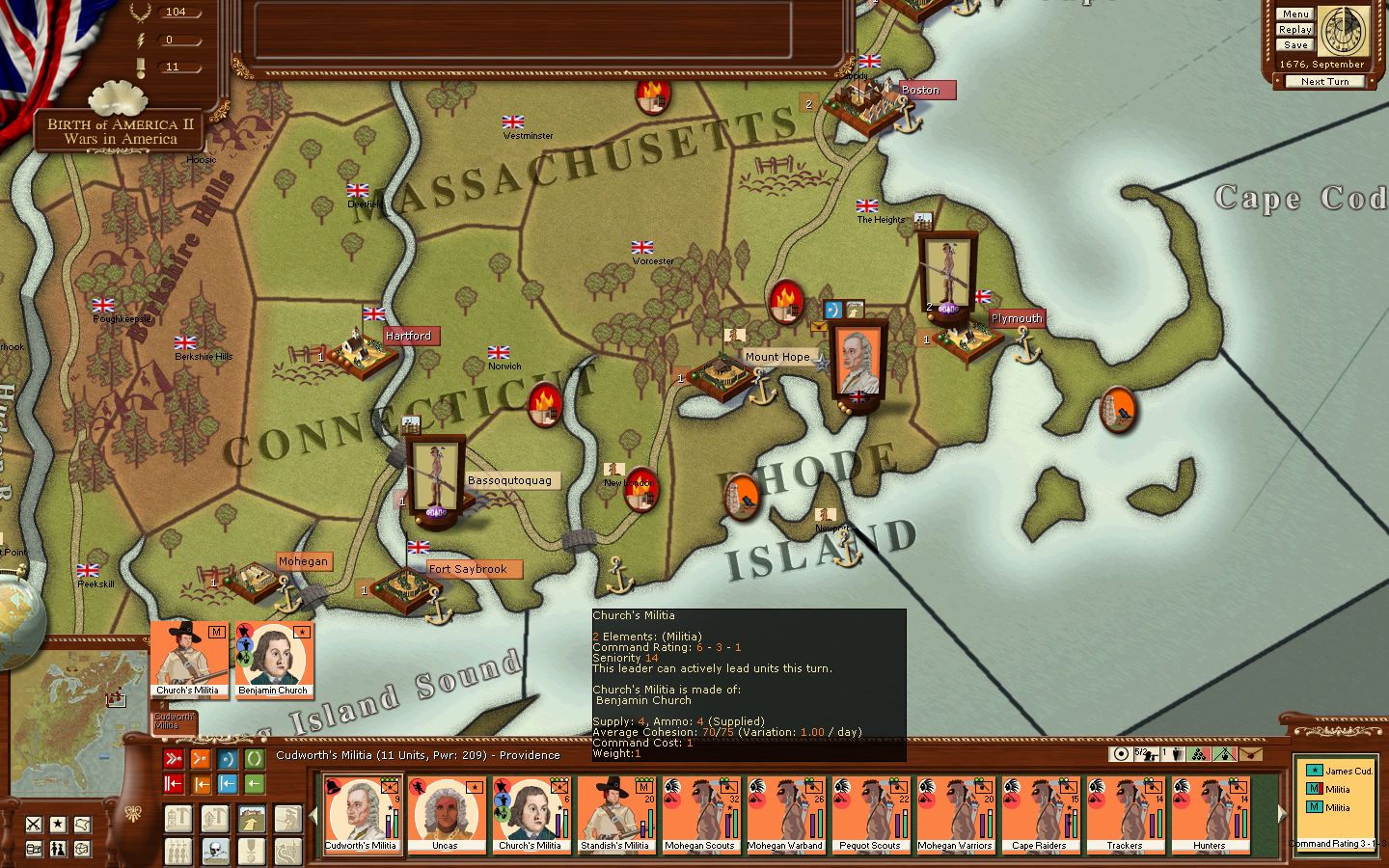The width and height of the screenshot is (1389, 868).
Task: Select the Uncas leader card
Action: point(445,815)
